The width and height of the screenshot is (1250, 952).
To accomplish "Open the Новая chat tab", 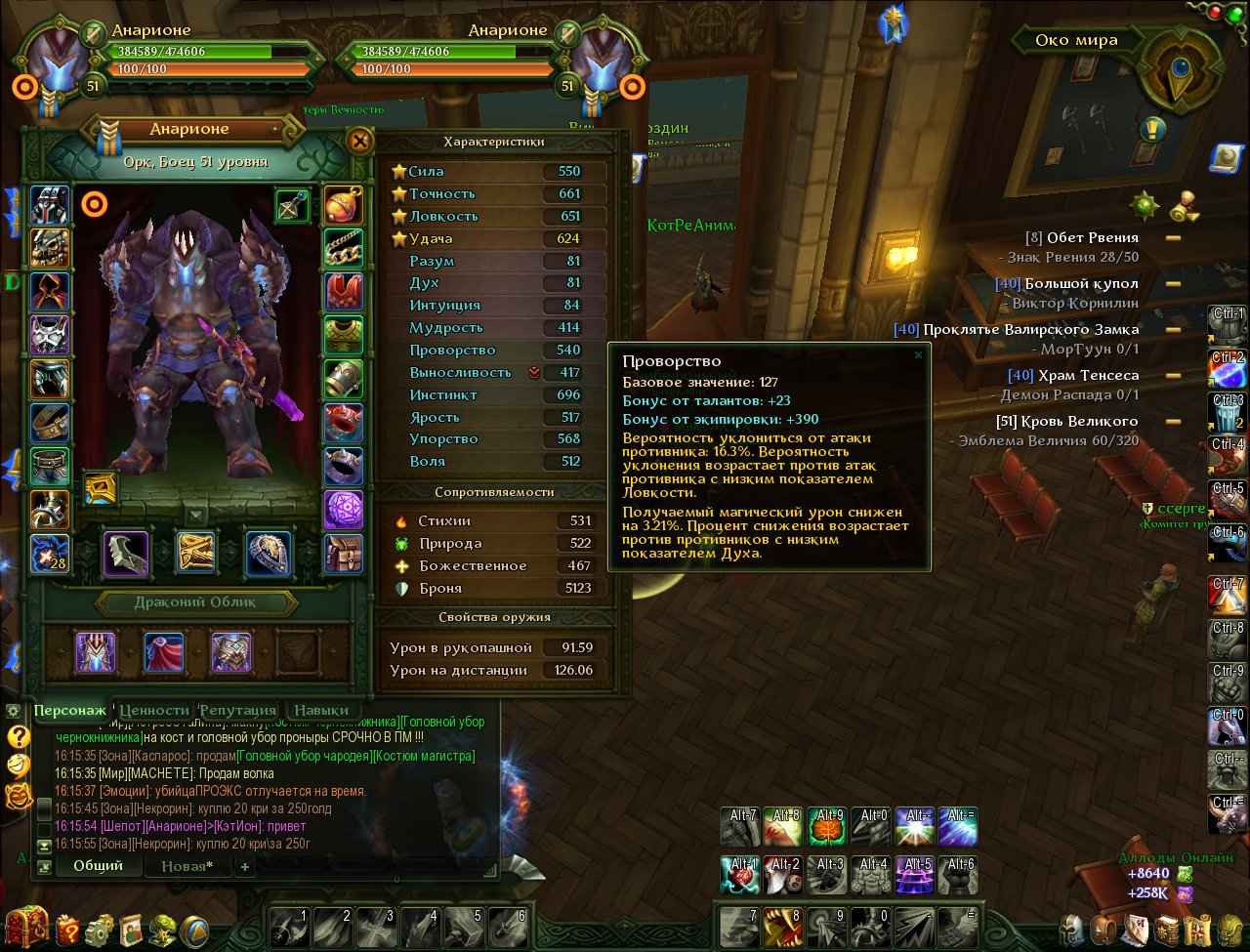I will pyautogui.click(x=187, y=866).
